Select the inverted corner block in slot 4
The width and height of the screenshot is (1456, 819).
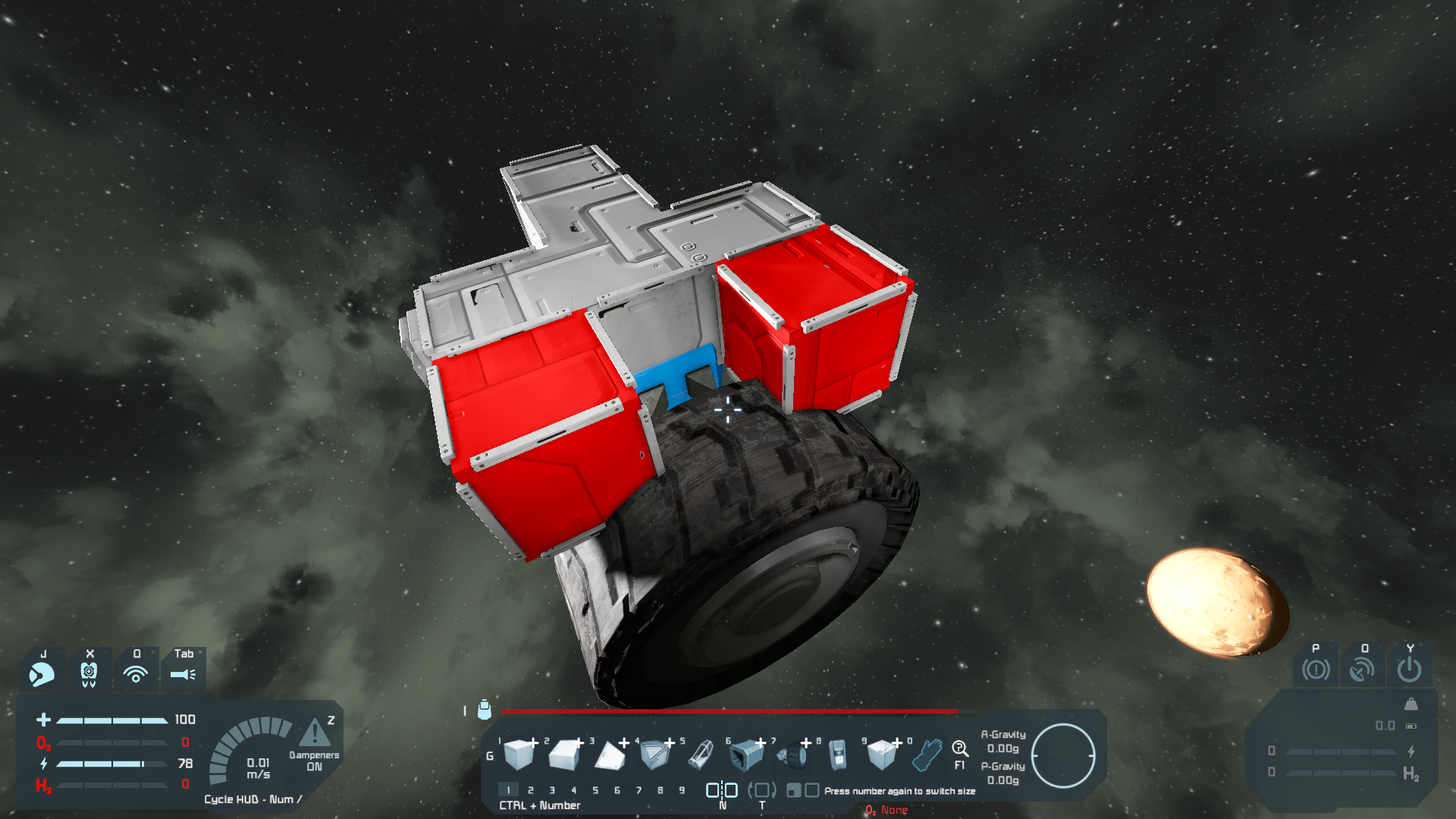point(655,754)
